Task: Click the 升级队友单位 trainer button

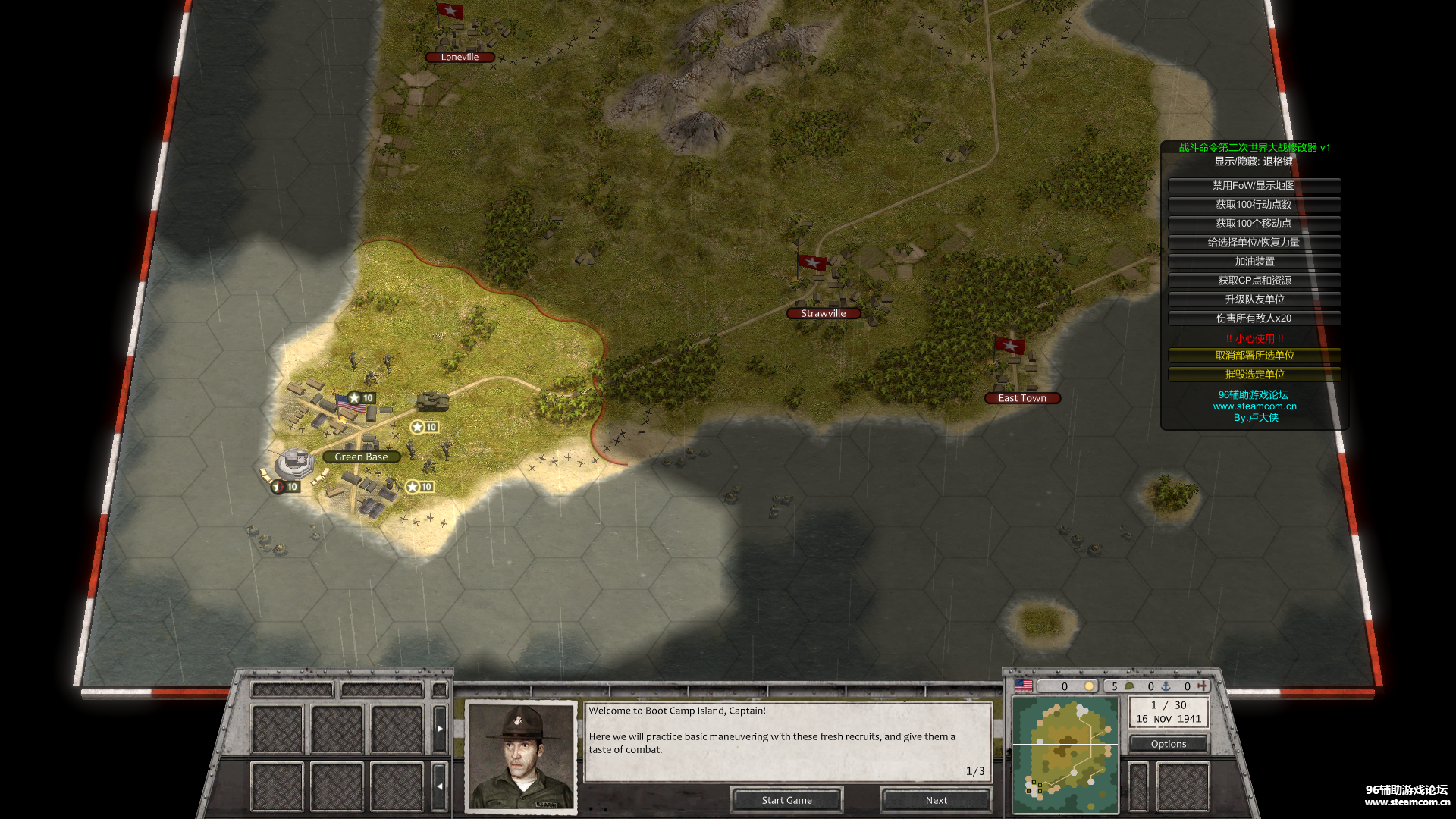Action: 1254,300
